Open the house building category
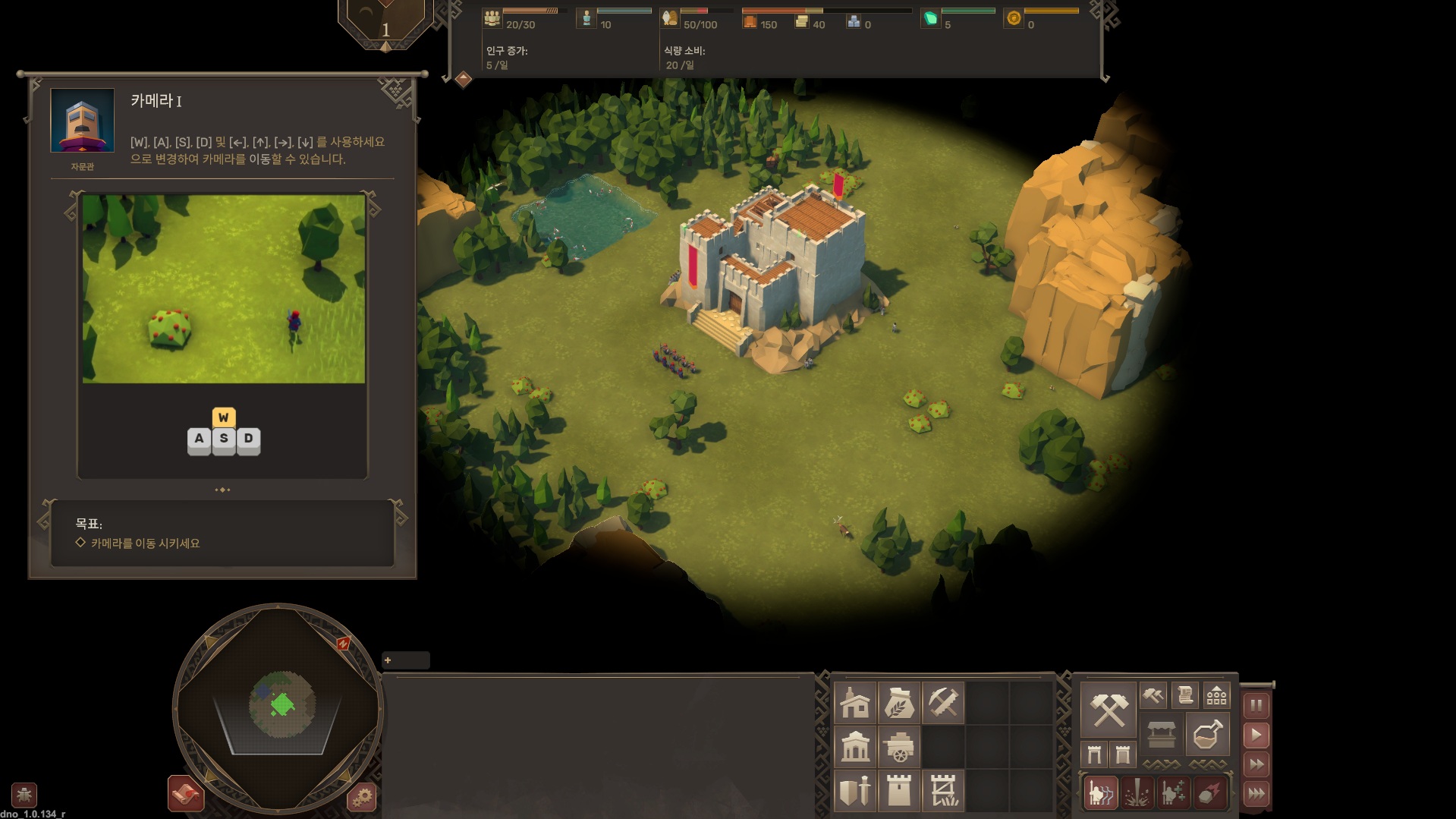The width and height of the screenshot is (1456, 819). tap(855, 703)
